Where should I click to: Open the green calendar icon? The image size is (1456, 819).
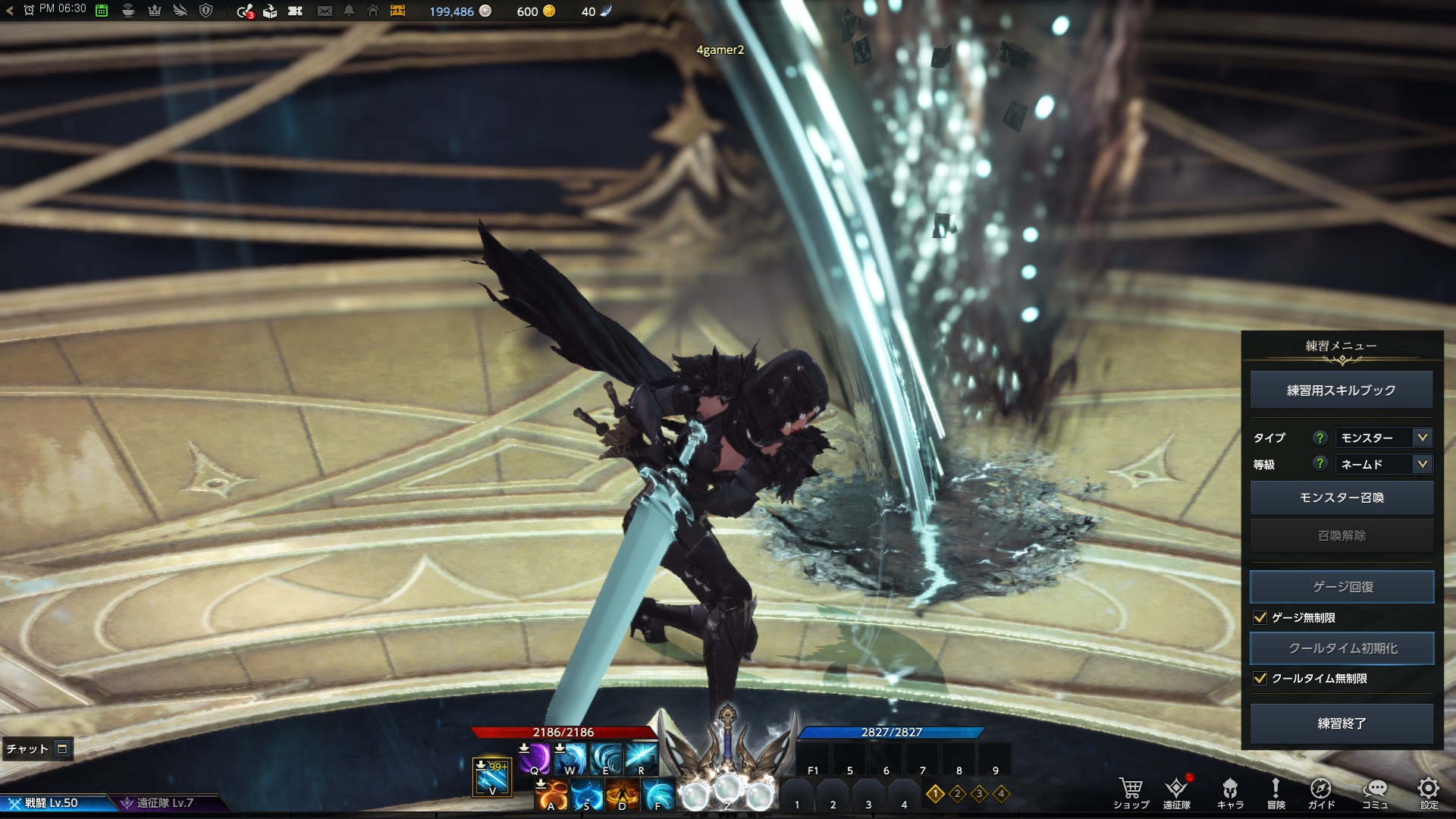point(102,11)
